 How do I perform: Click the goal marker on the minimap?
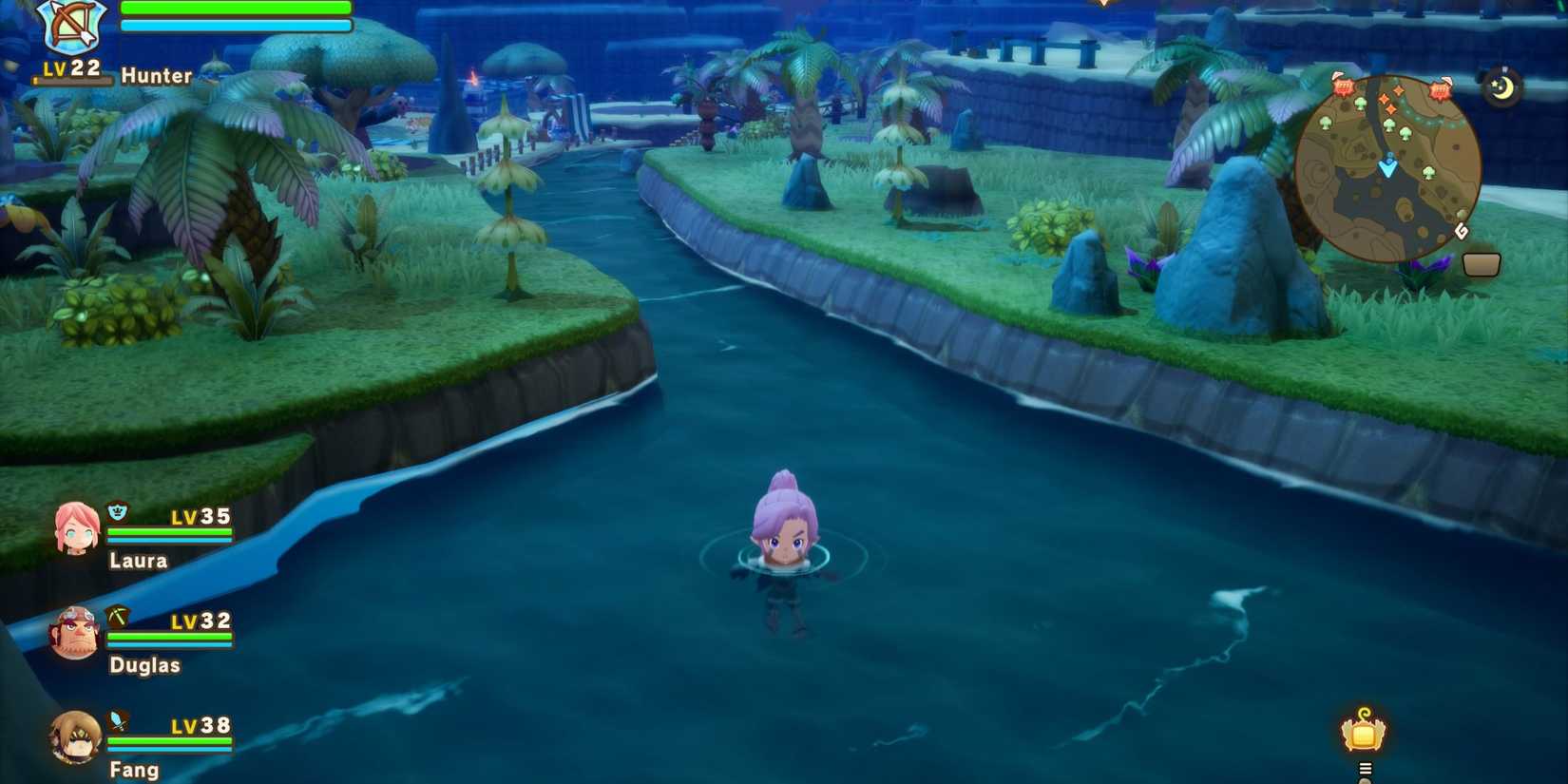pyautogui.click(x=1461, y=231)
